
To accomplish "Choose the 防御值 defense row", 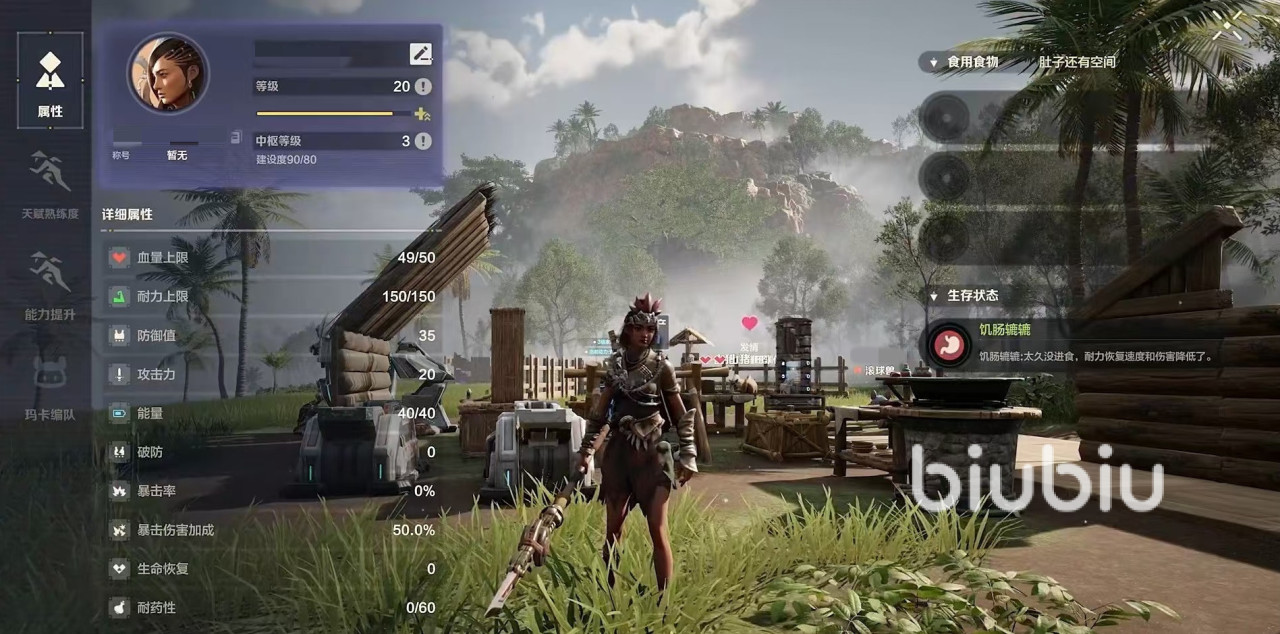I will 272,336.
